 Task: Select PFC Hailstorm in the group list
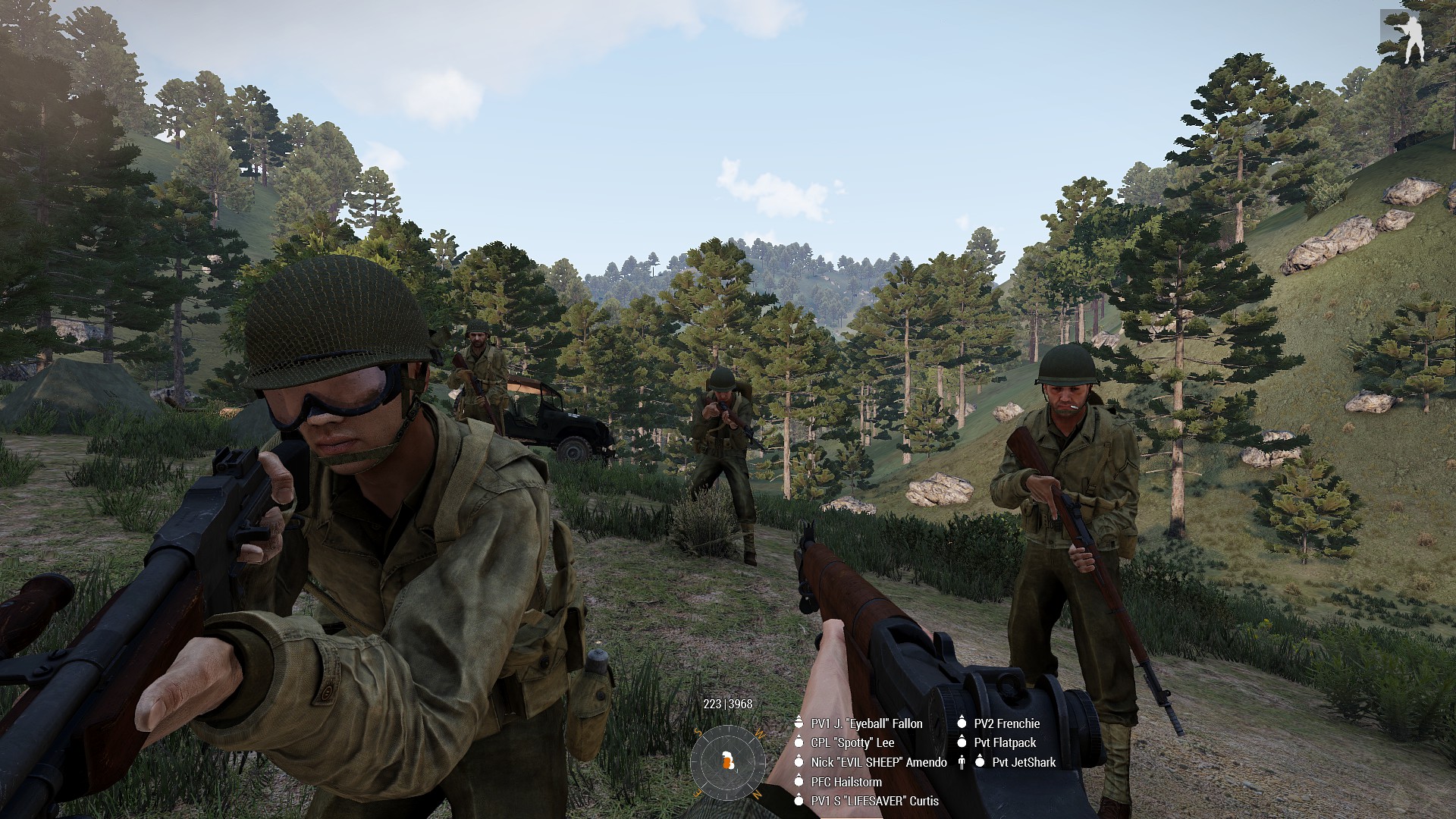pos(846,781)
